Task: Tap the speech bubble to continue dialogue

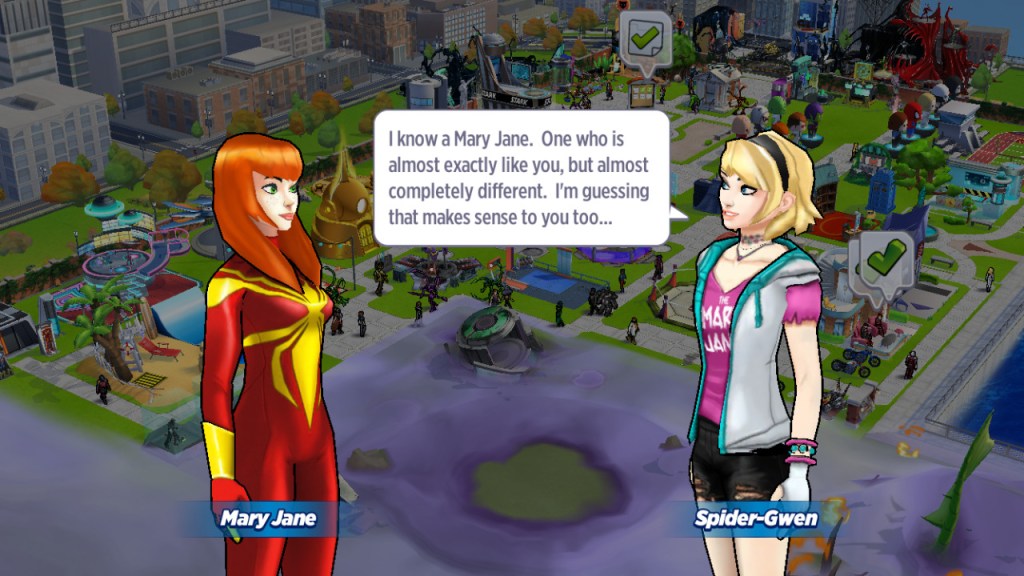Action: [x=520, y=177]
